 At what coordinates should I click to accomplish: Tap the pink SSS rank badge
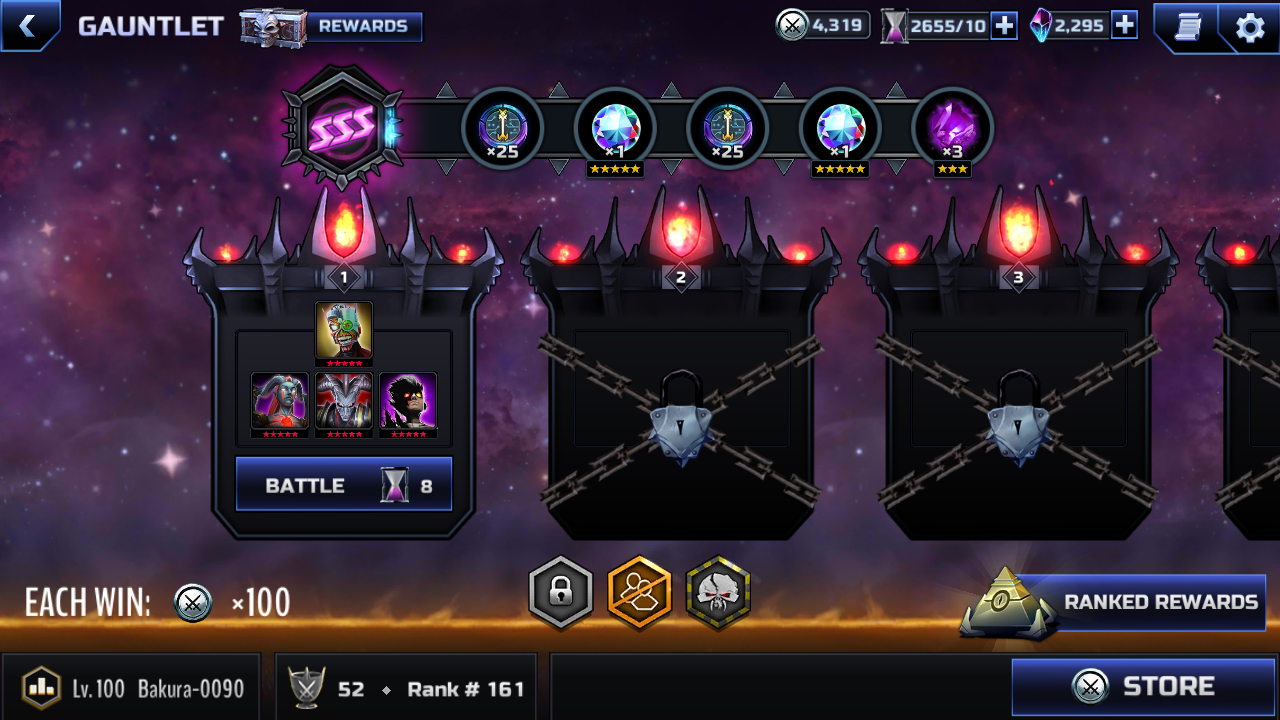(342, 126)
